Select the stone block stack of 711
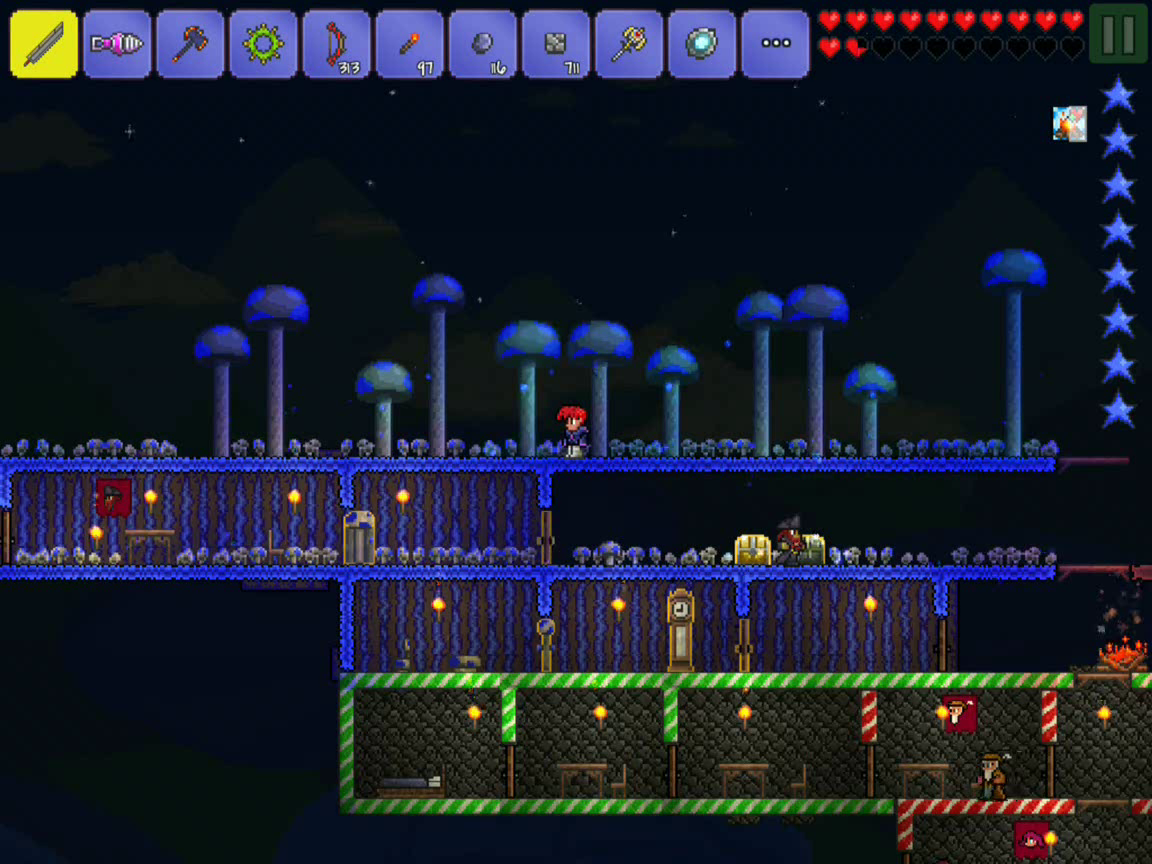This screenshot has width=1152, height=864. [x=556, y=44]
